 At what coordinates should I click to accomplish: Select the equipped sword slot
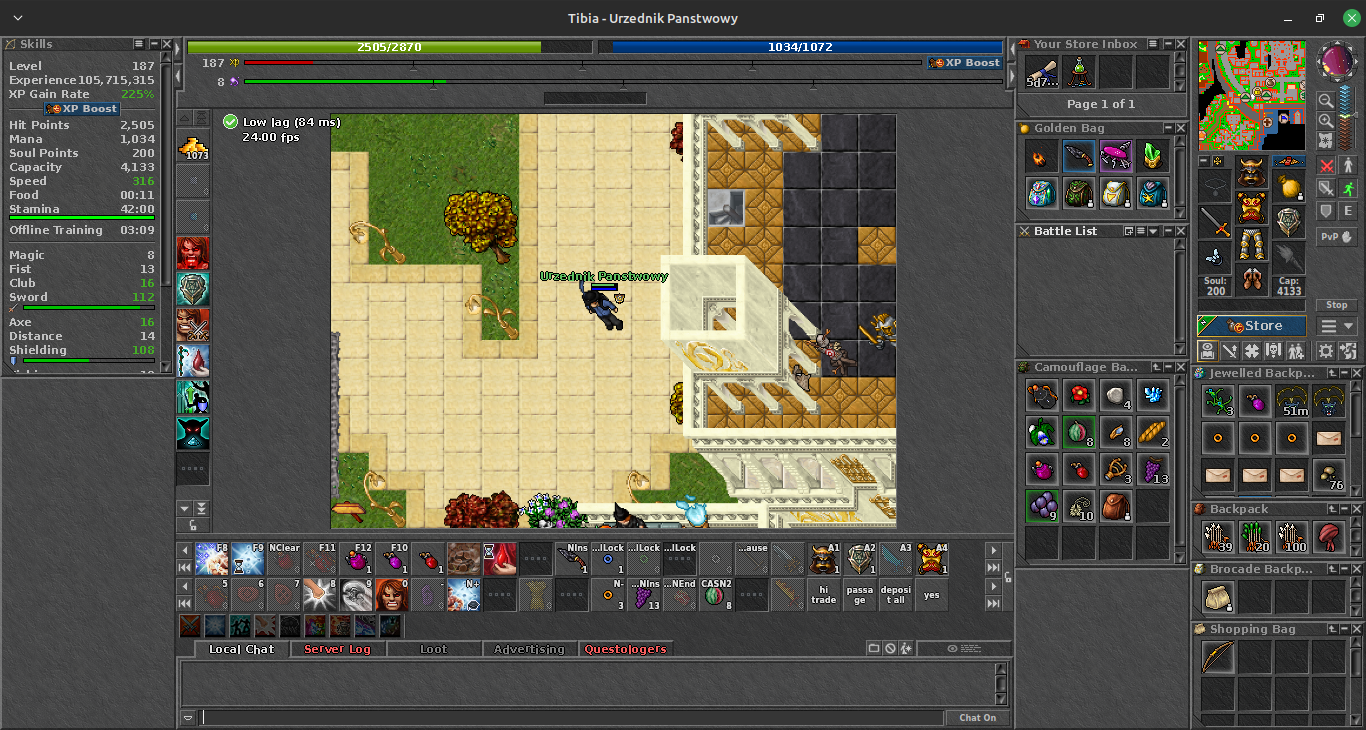coord(1215,220)
